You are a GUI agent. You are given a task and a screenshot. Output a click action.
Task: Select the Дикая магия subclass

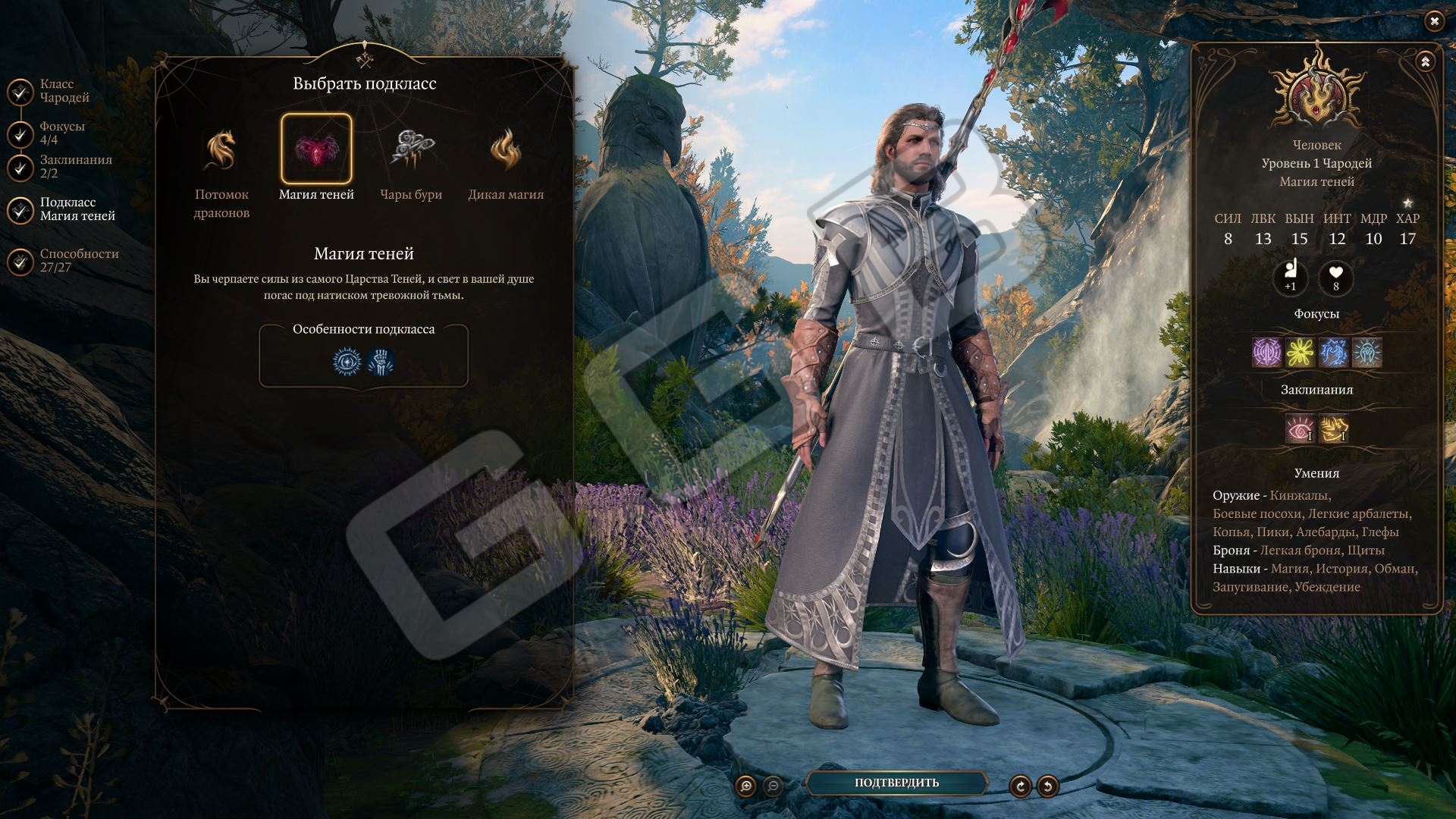506,149
